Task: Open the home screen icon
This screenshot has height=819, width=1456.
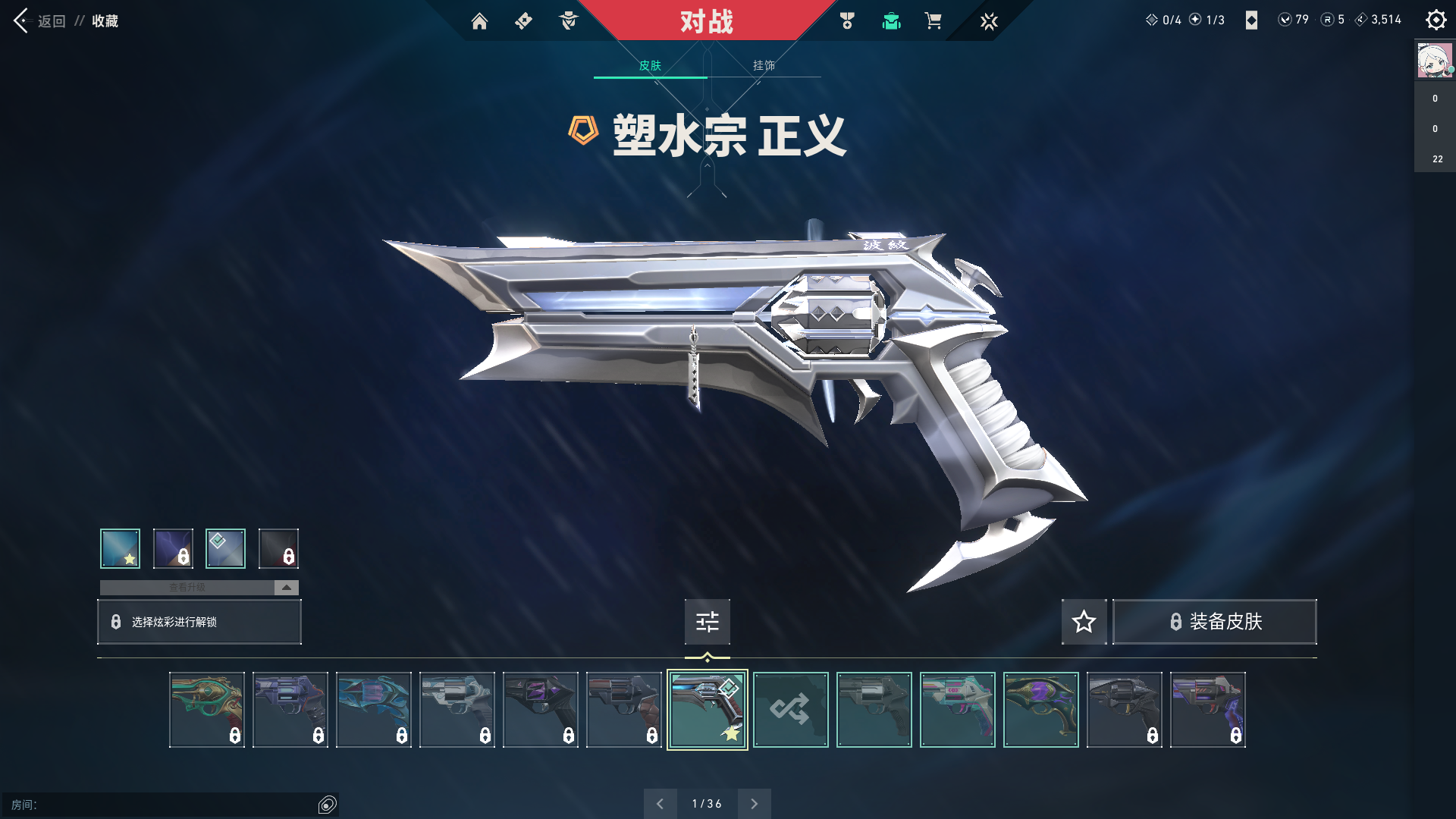Action: click(479, 21)
